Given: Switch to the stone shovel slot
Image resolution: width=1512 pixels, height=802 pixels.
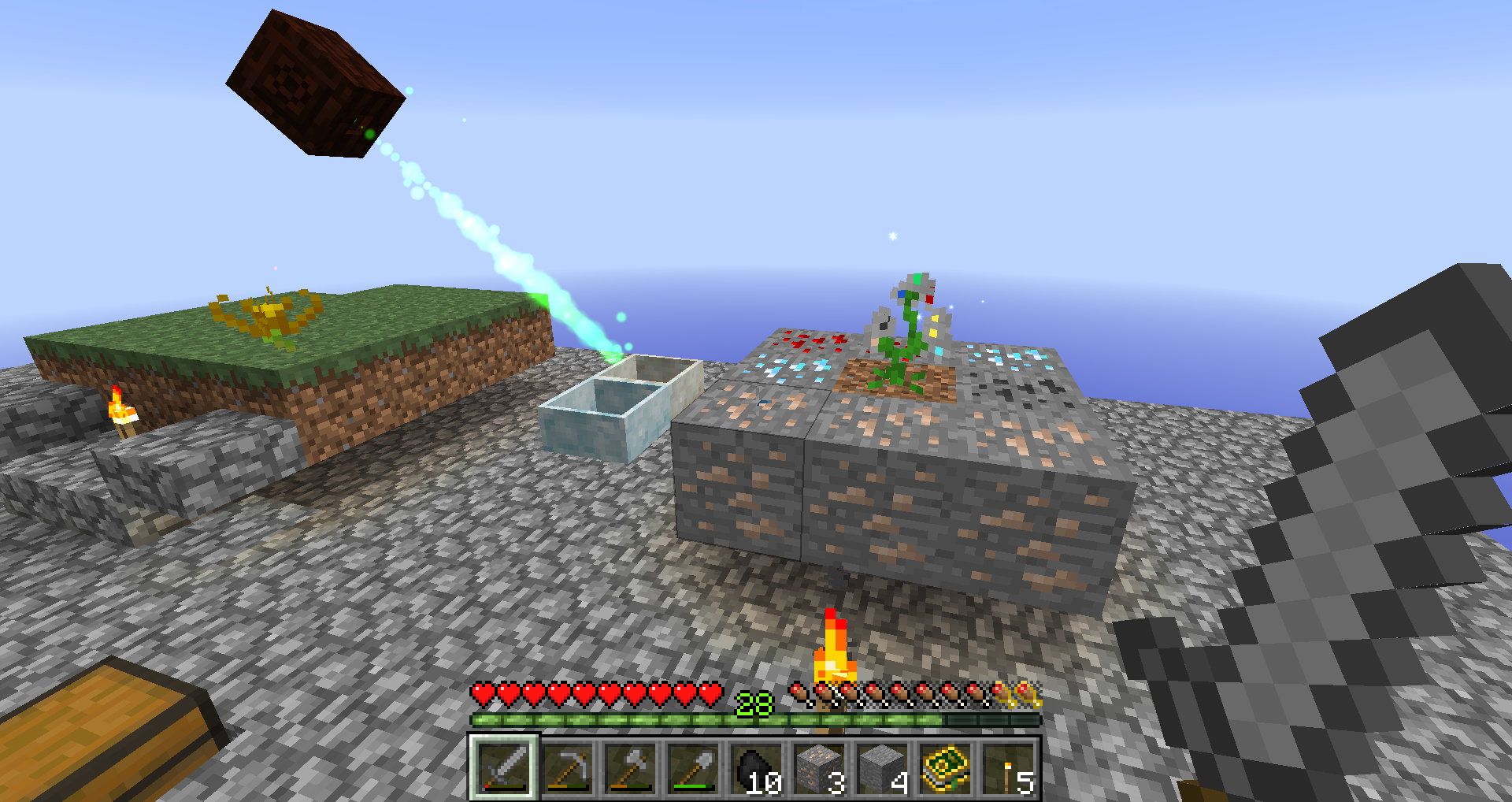Looking at the screenshot, I should (x=693, y=767).
